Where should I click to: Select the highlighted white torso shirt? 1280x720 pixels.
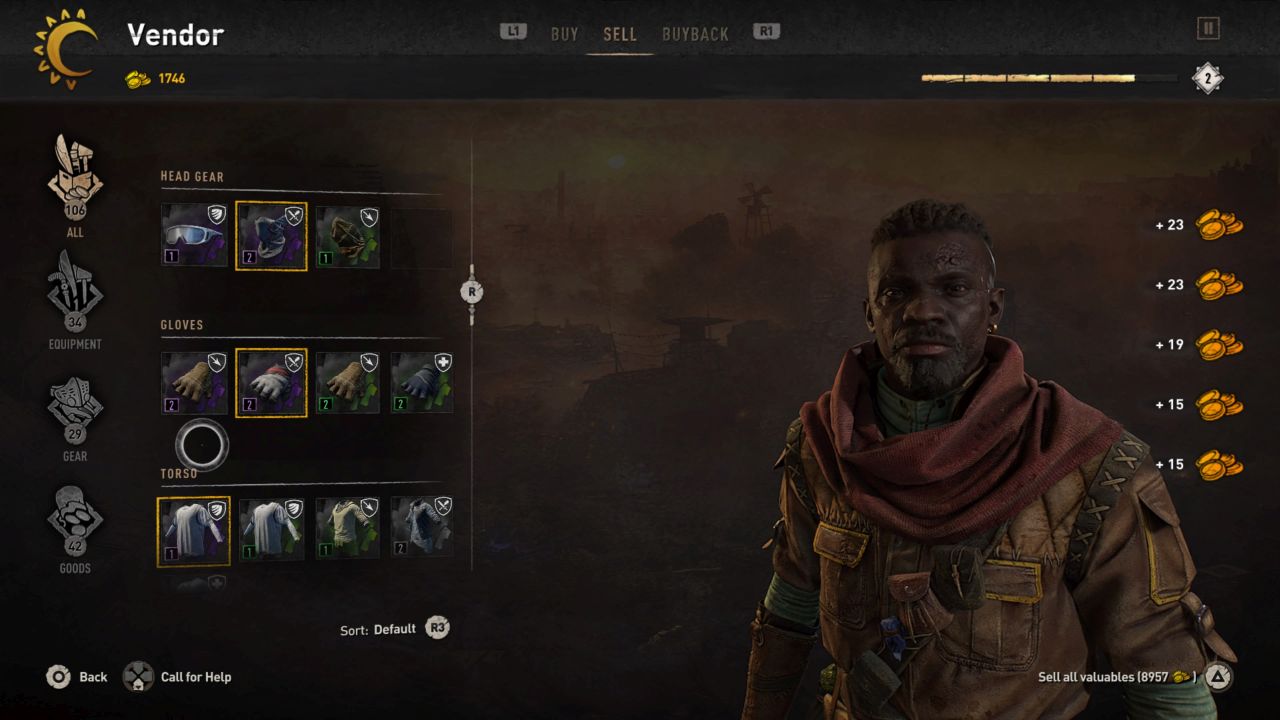[x=194, y=531]
